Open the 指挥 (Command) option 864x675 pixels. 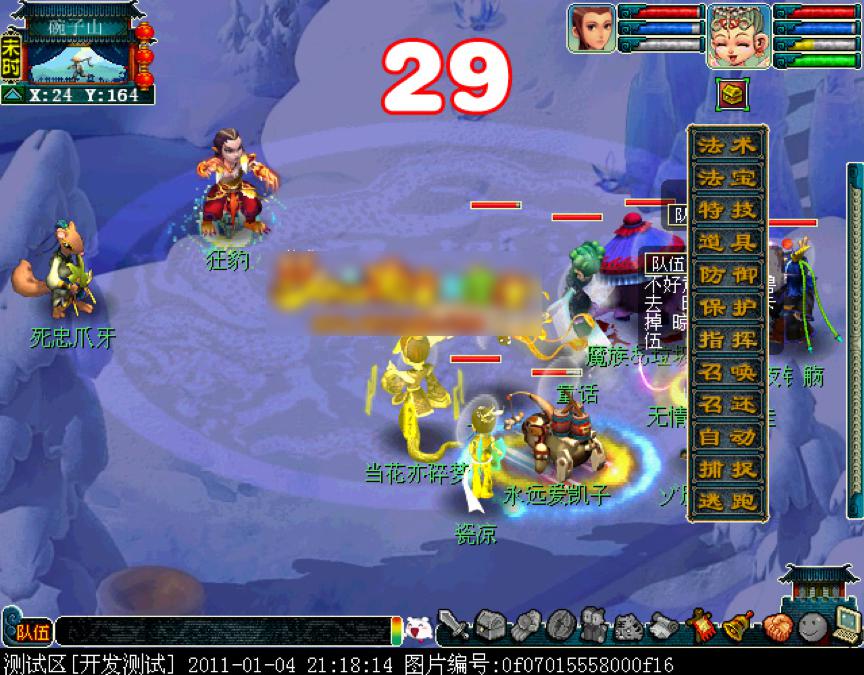coord(728,339)
